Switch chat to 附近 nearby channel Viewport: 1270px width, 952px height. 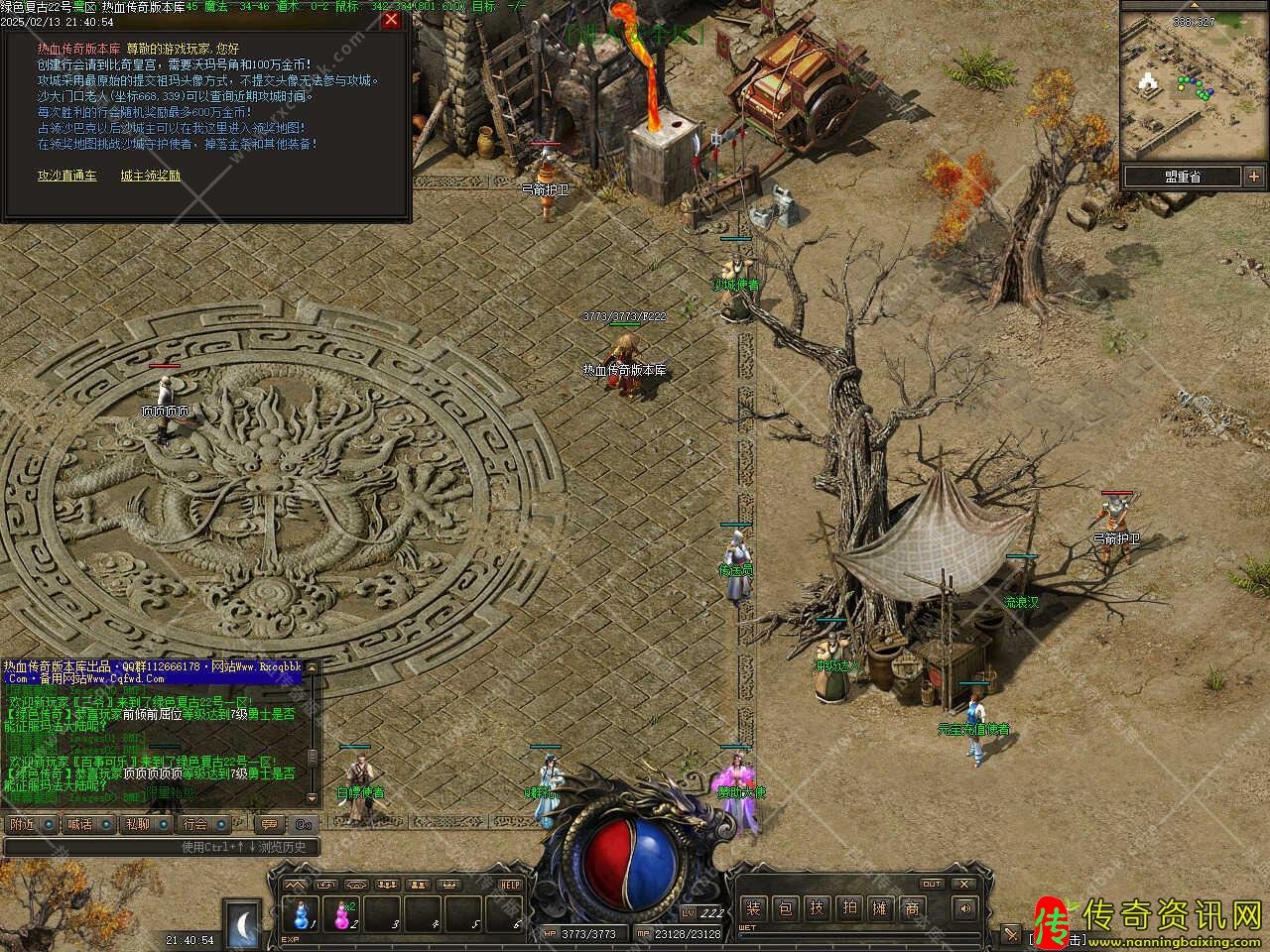point(21,824)
